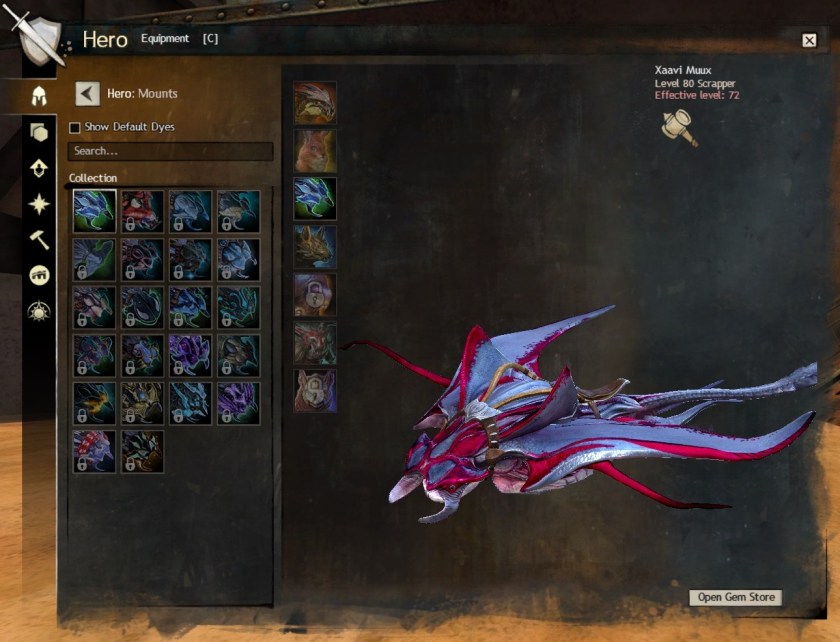Select the stone arch sidebar tab
840x642 pixels.
[39, 276]
